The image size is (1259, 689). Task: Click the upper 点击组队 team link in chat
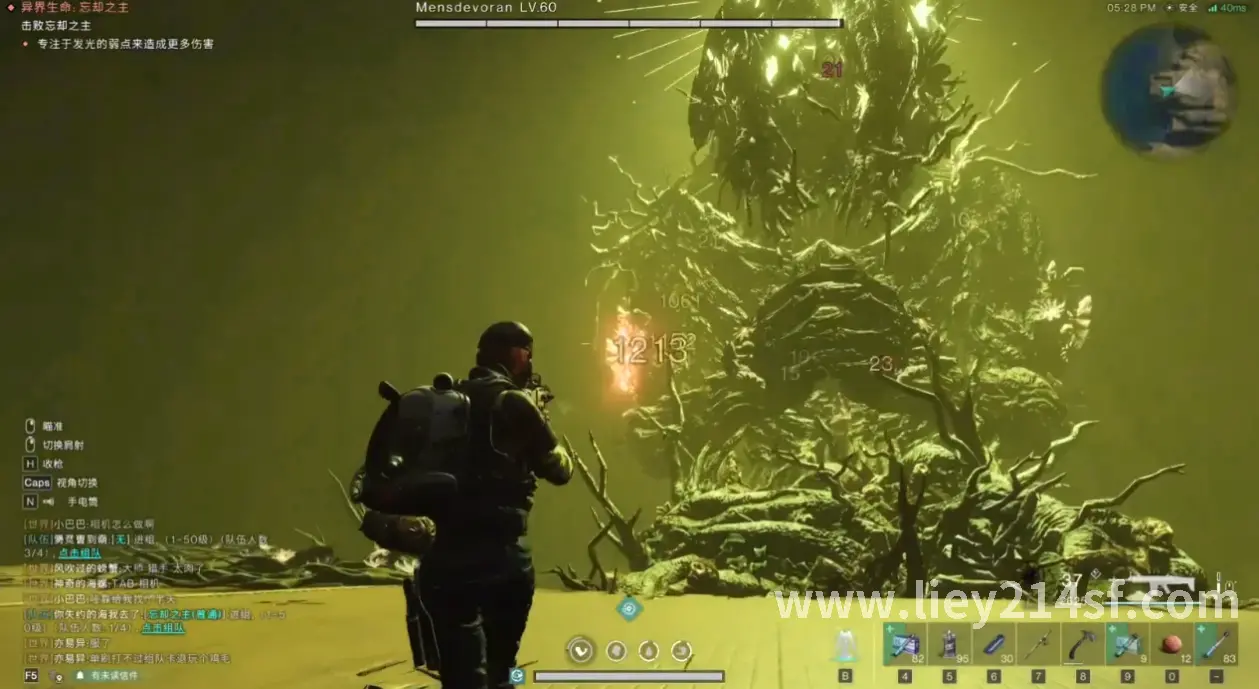click(80, 552)
